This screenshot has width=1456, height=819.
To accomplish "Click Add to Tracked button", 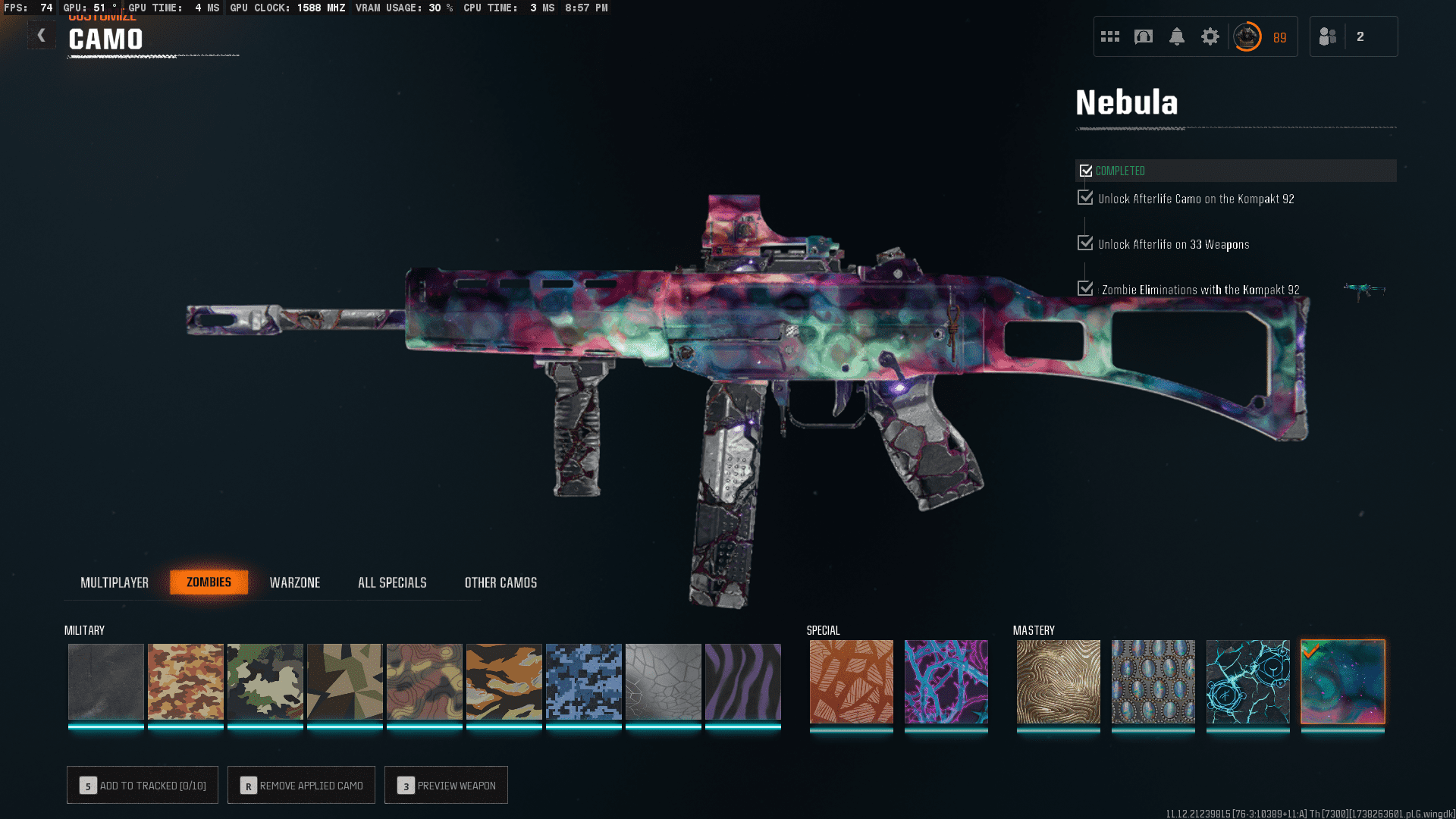I will [143, 785].
